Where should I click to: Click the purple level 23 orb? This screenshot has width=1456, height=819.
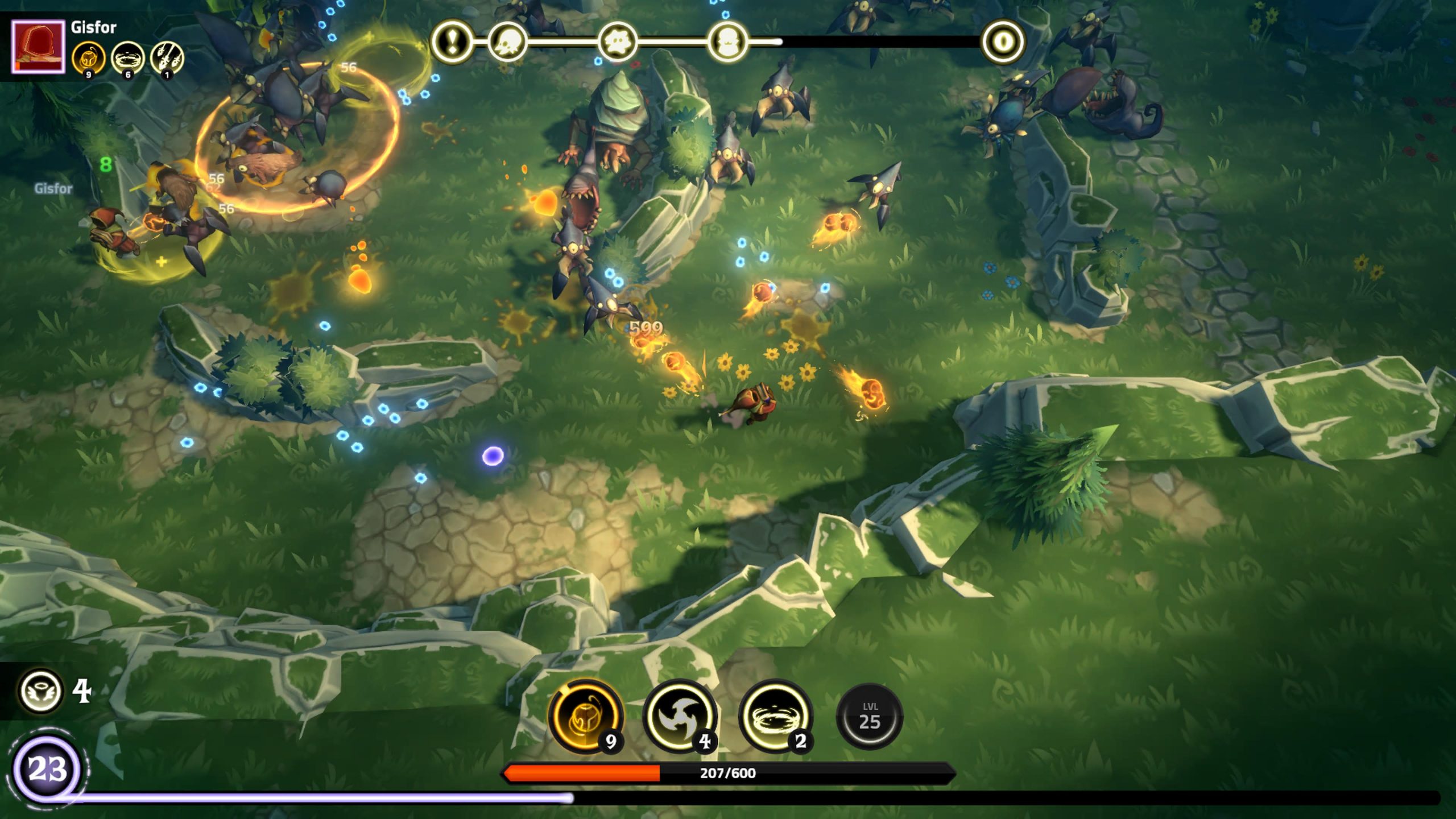48,770
